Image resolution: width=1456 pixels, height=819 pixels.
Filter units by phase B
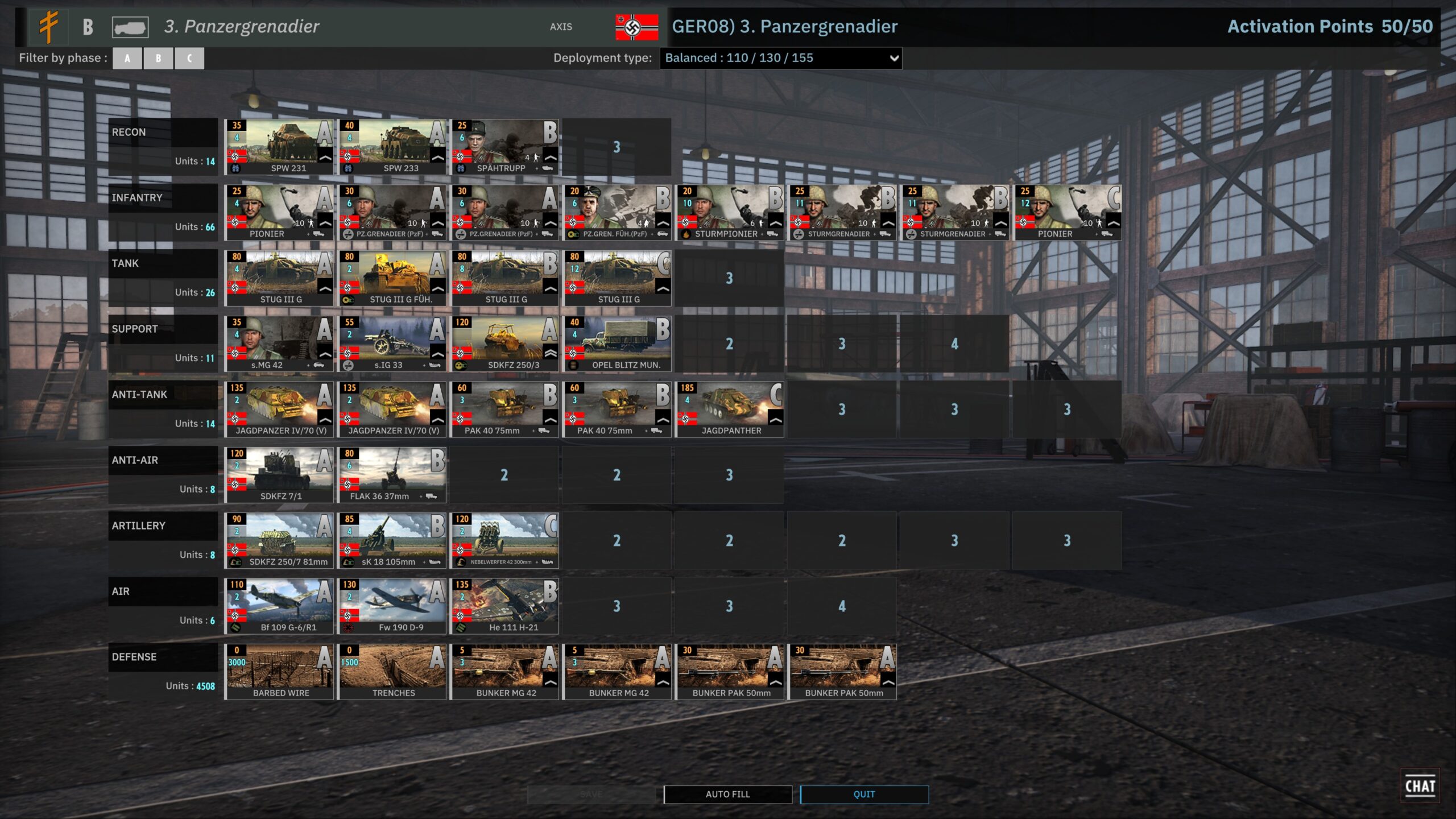158,58
